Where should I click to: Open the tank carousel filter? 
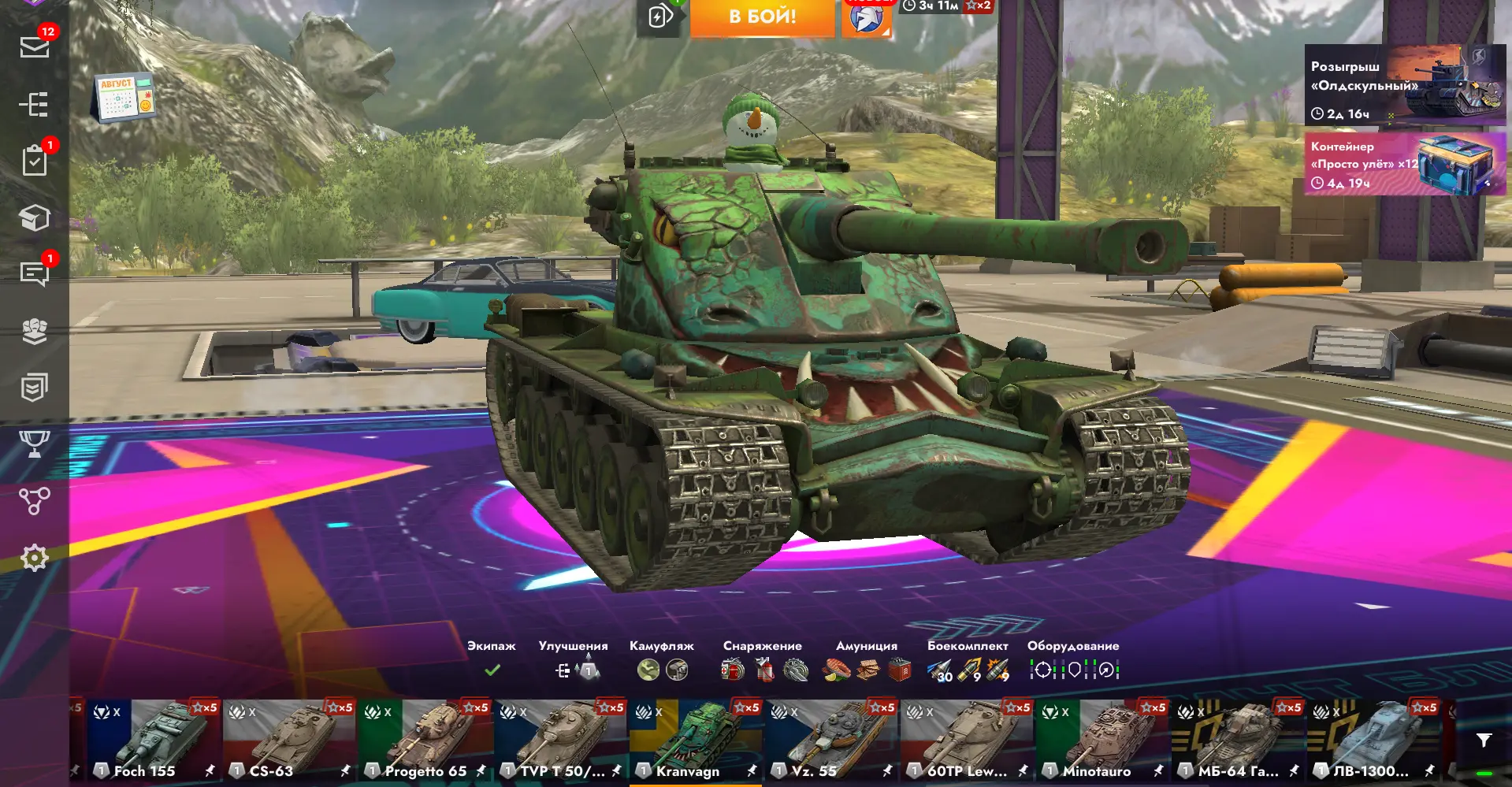tap(1484, 740)
